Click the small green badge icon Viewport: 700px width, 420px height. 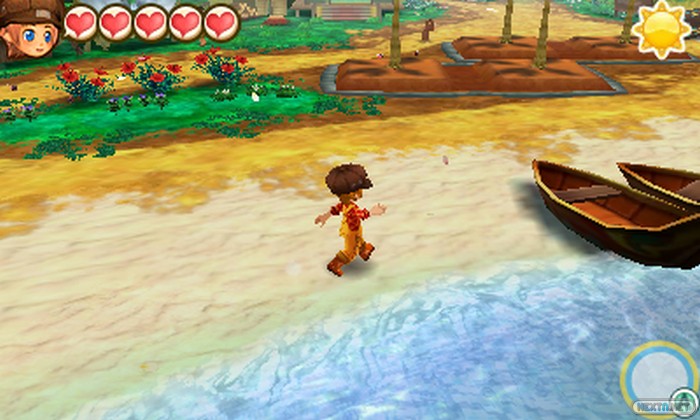tap(684, 400)
